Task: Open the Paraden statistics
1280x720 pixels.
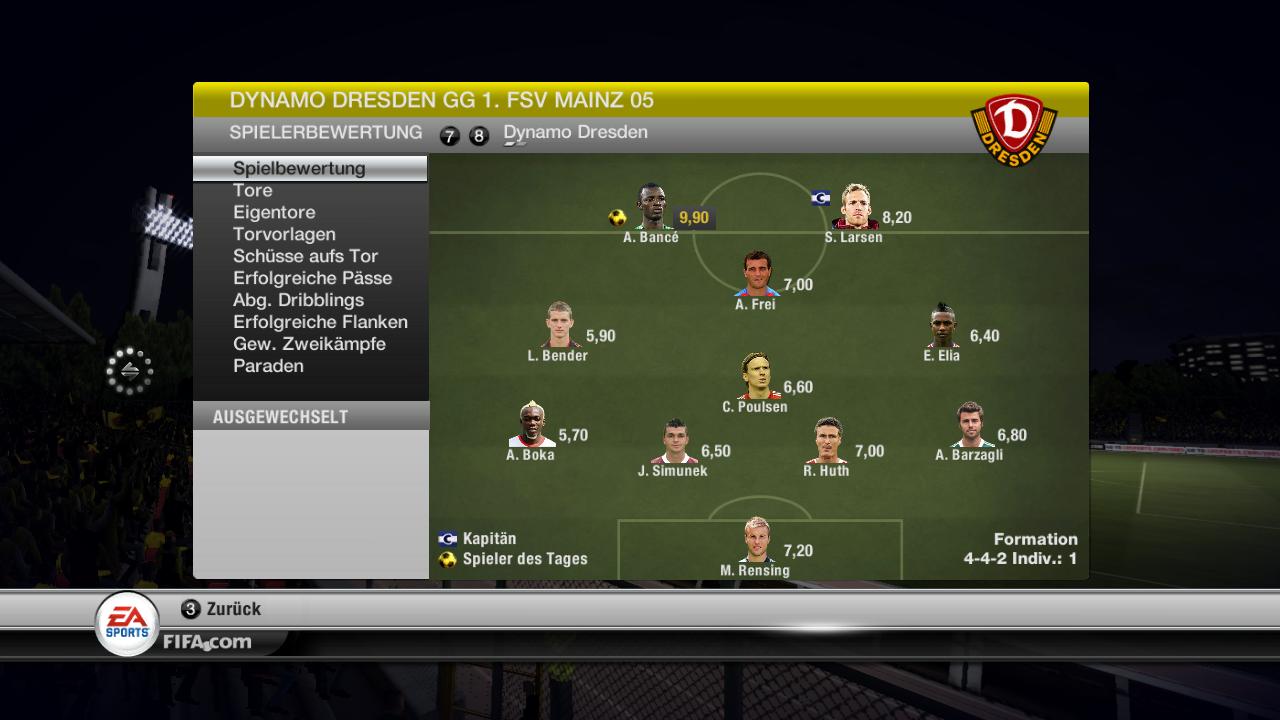Action: point(268,366)
